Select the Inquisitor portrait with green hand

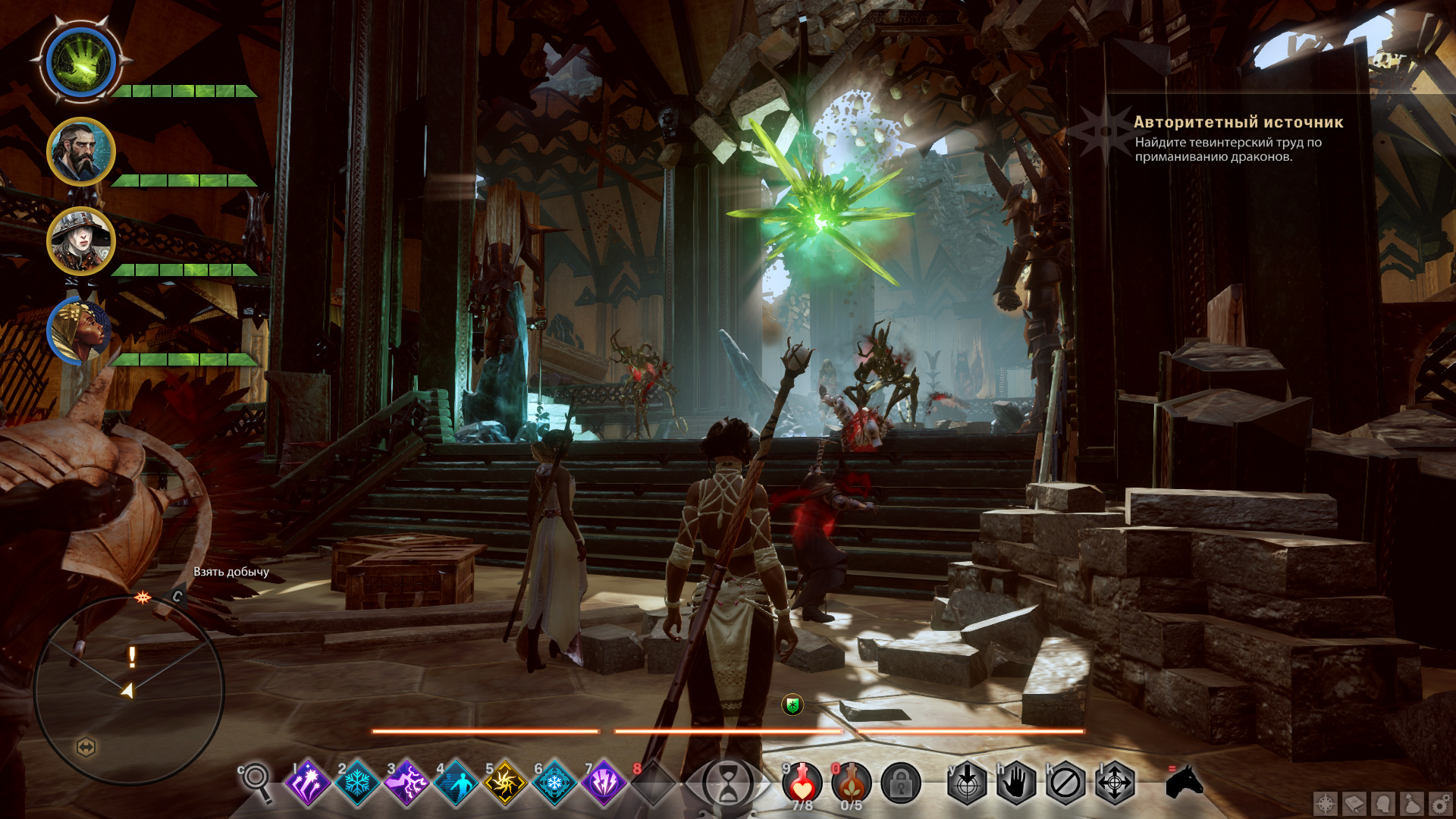[x=80, y=62]
